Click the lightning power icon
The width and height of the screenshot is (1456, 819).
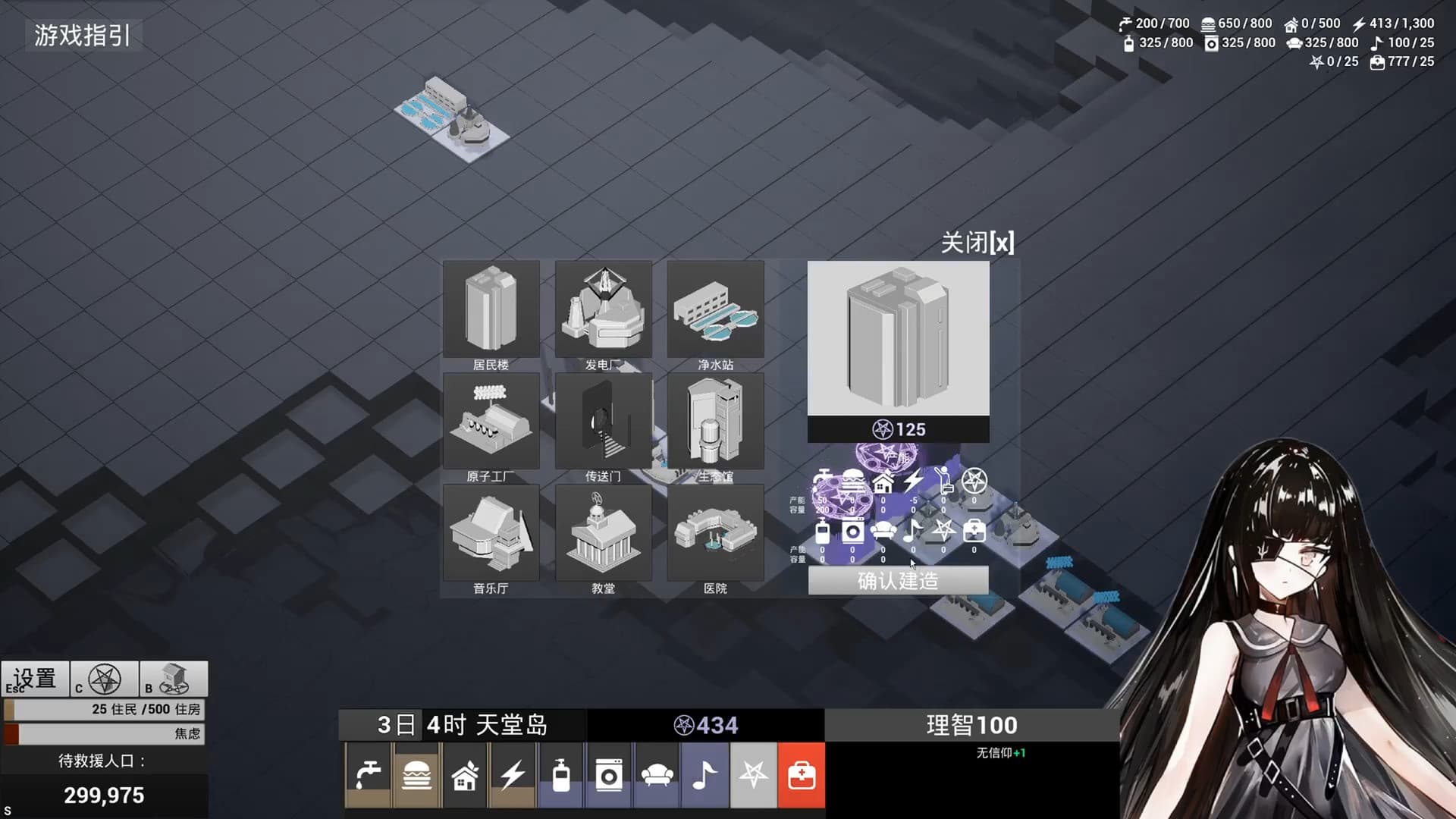513,774
